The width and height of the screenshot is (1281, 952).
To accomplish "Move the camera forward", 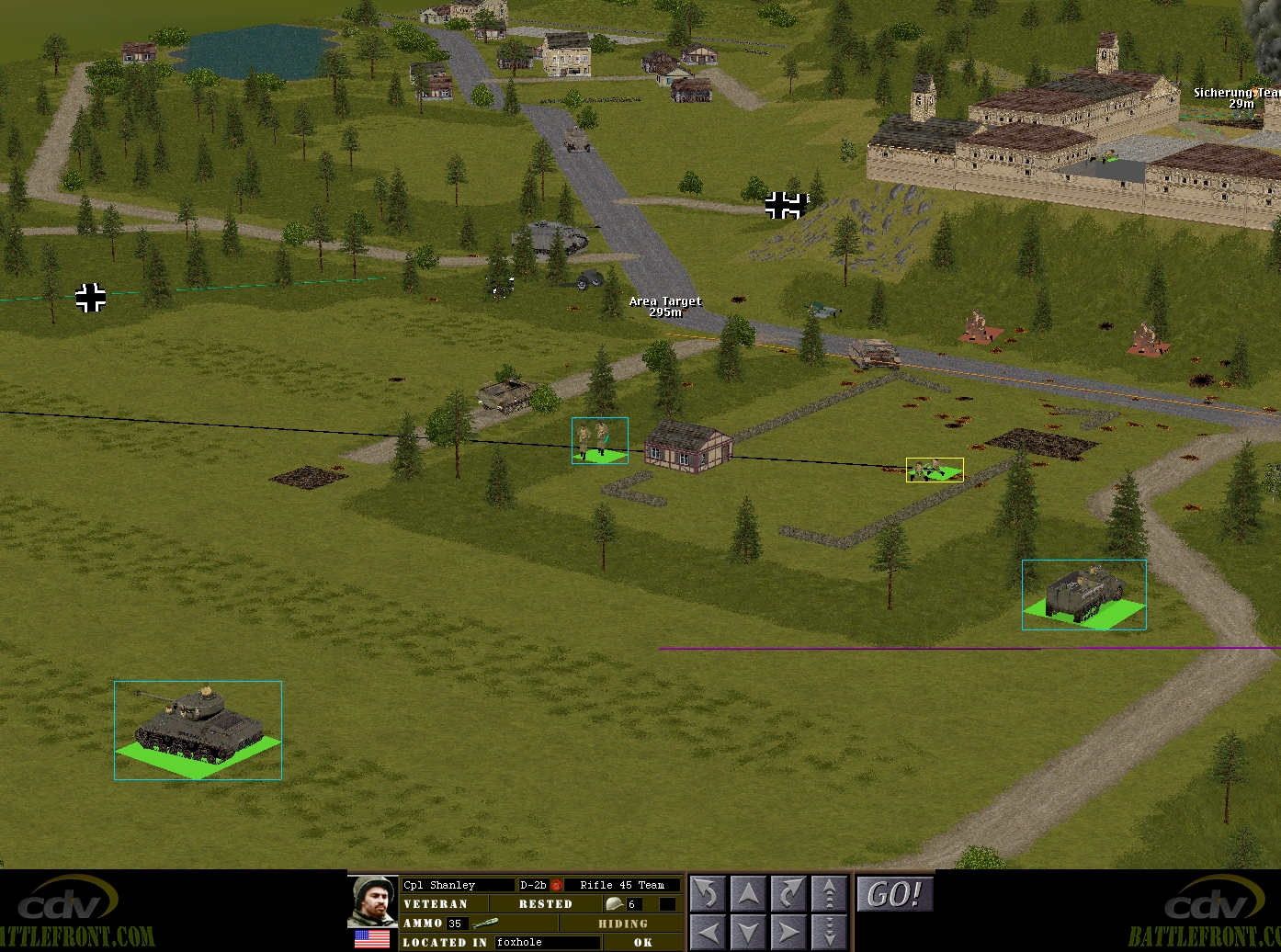I will click(x=748, y=894).
